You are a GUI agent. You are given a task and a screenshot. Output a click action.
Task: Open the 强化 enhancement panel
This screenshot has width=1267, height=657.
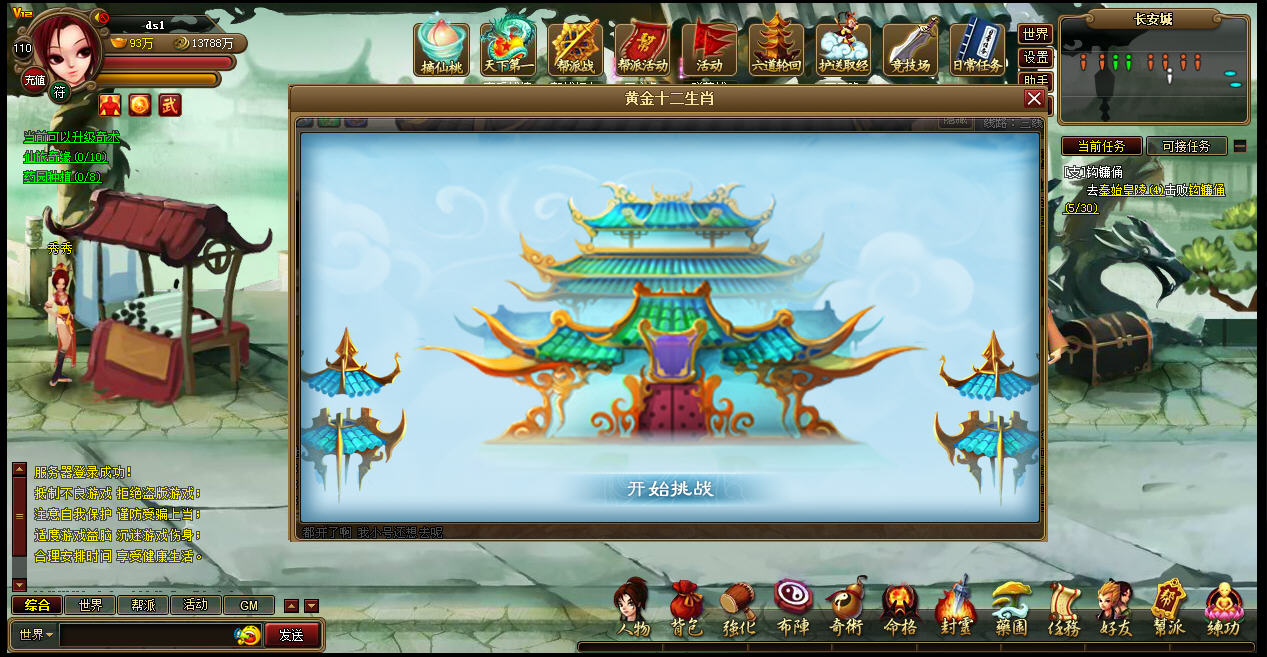pyautogui.click(x=739, y=609)
